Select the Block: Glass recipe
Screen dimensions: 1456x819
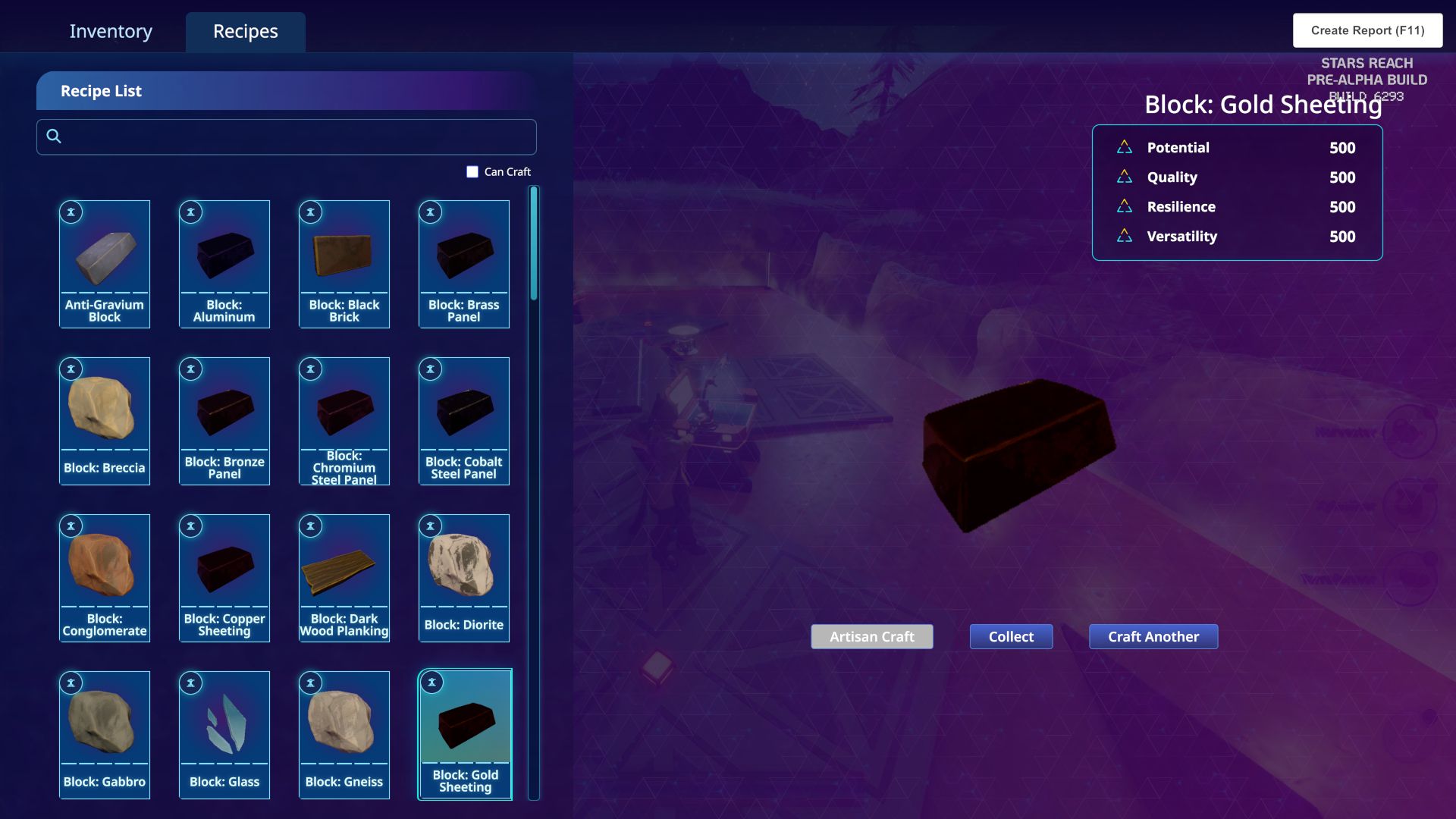(x=224, y=735)
